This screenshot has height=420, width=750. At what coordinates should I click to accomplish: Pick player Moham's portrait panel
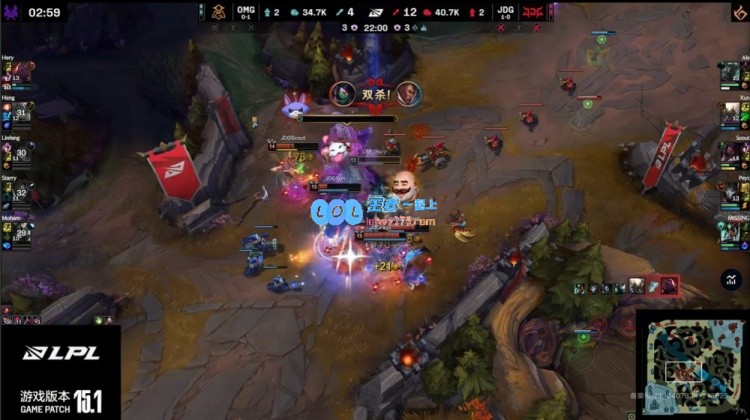[x=18, y=230]
